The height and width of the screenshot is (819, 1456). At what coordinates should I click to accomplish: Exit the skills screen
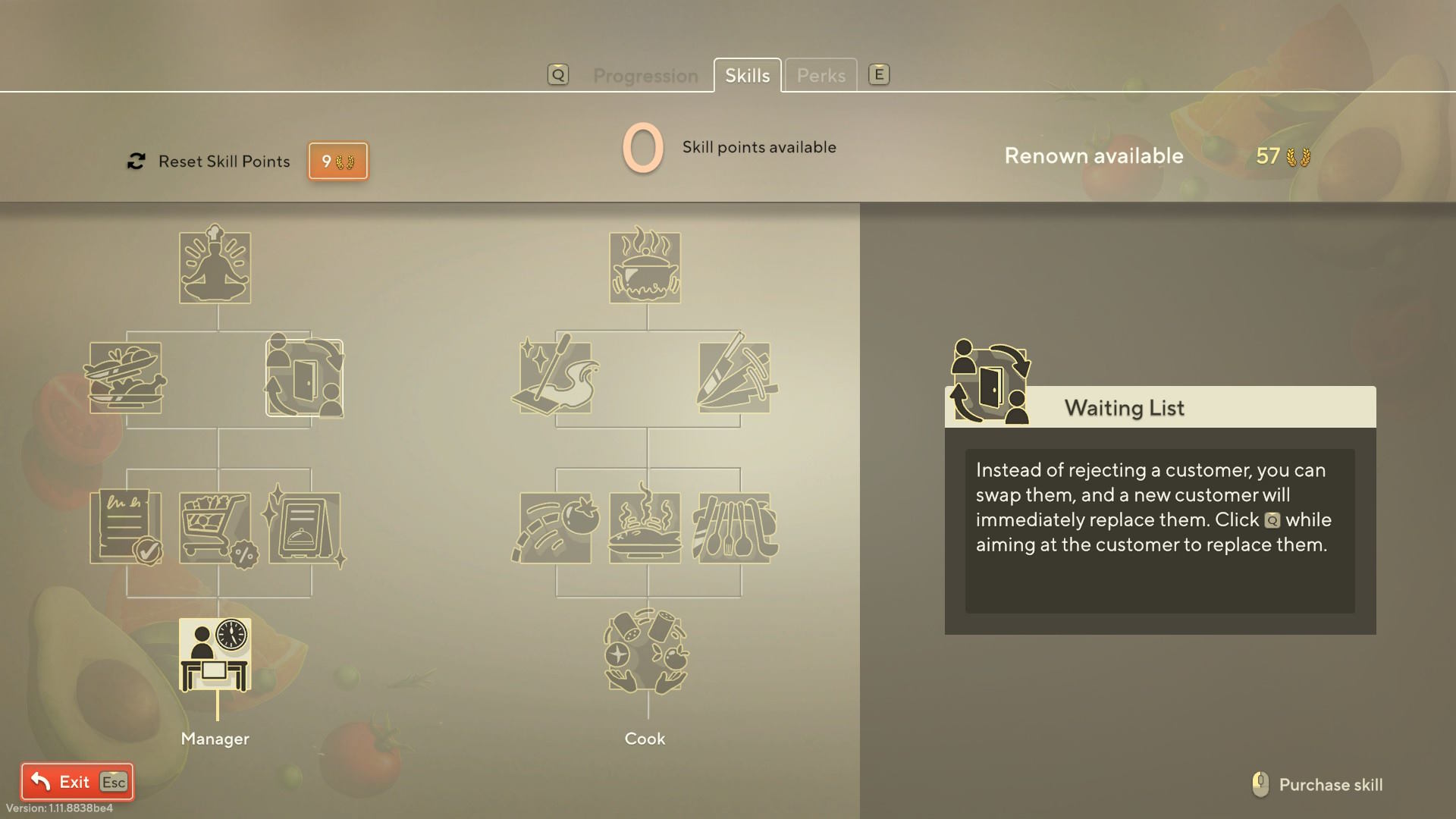pyautogui.click(x=77, y=782)
